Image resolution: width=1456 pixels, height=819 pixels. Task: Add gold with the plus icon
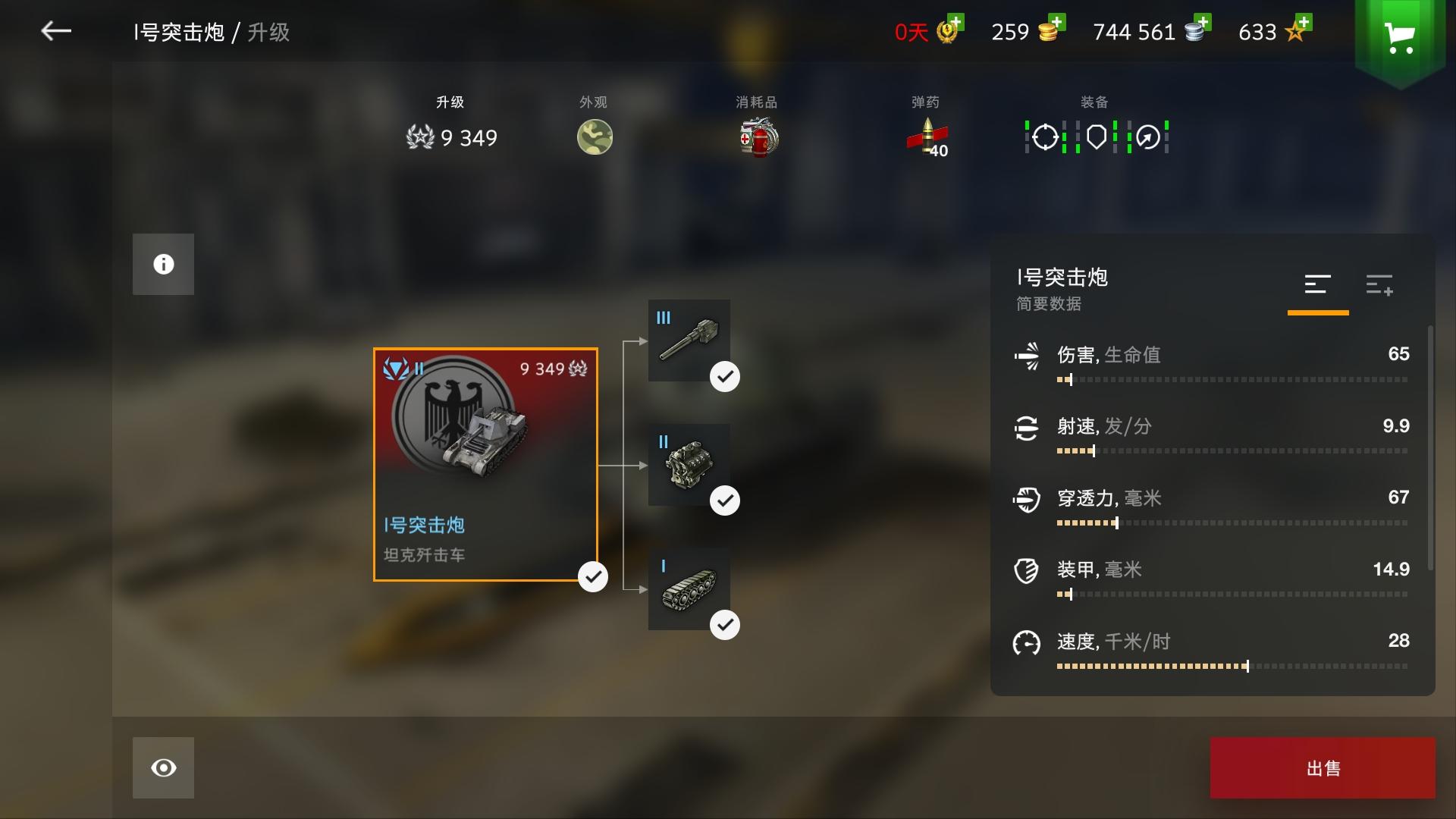pos(1059,21)
